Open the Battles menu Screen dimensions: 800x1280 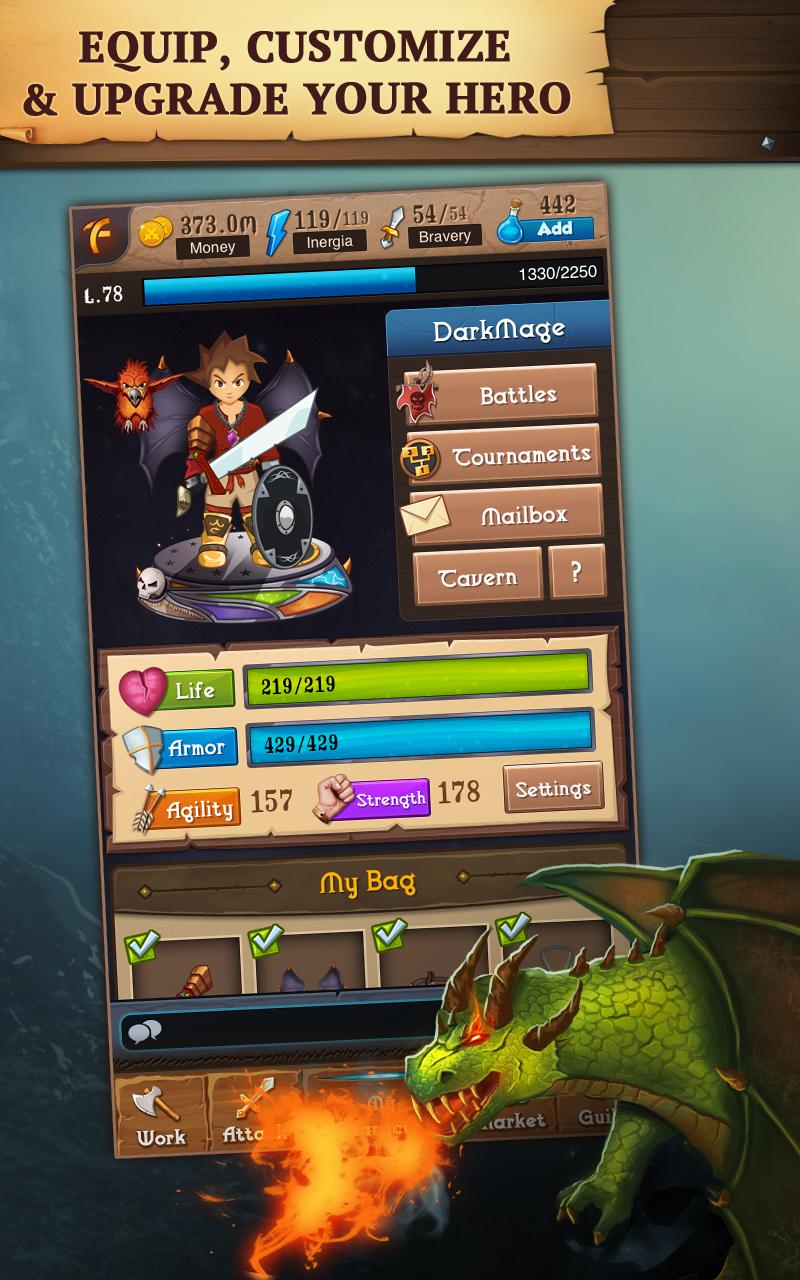click(516, 395)
